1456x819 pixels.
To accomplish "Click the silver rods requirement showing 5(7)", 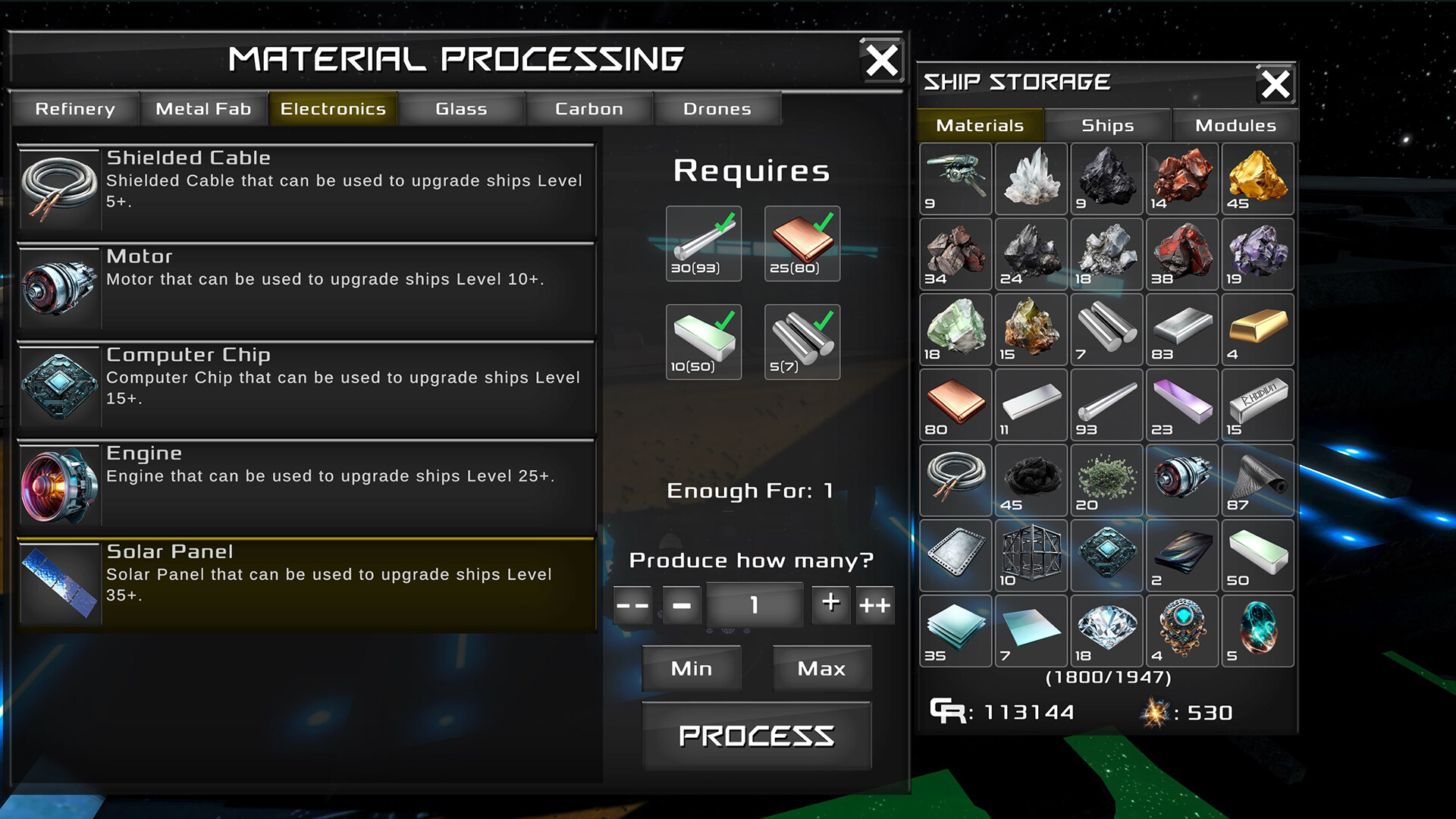I will coord(802,341).
